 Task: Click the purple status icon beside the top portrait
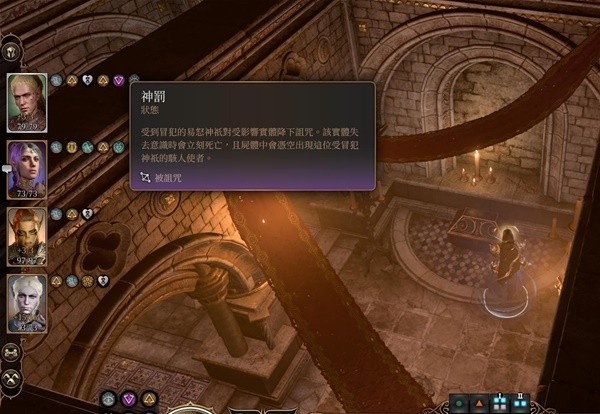[x=118, y=80]
